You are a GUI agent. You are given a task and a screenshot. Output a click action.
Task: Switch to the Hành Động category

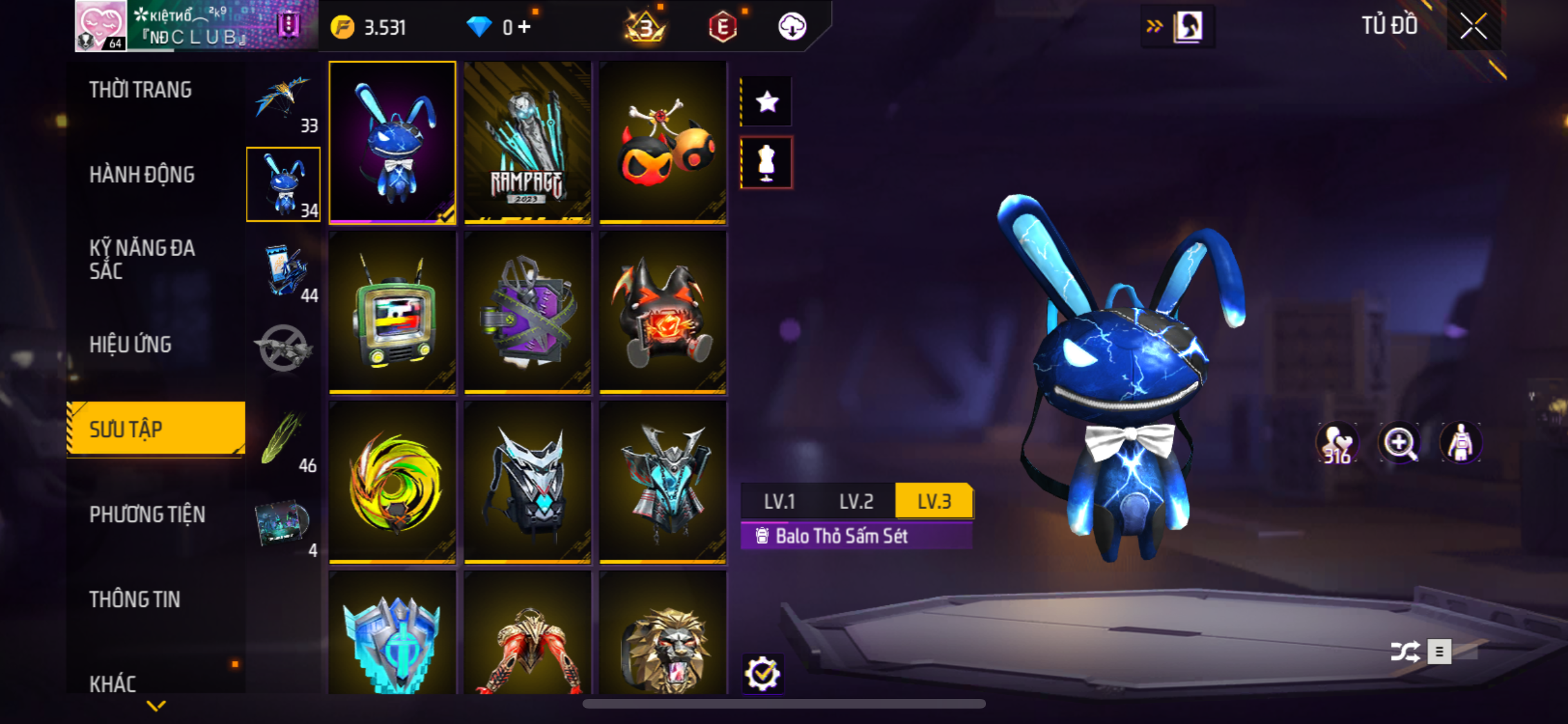142,175
